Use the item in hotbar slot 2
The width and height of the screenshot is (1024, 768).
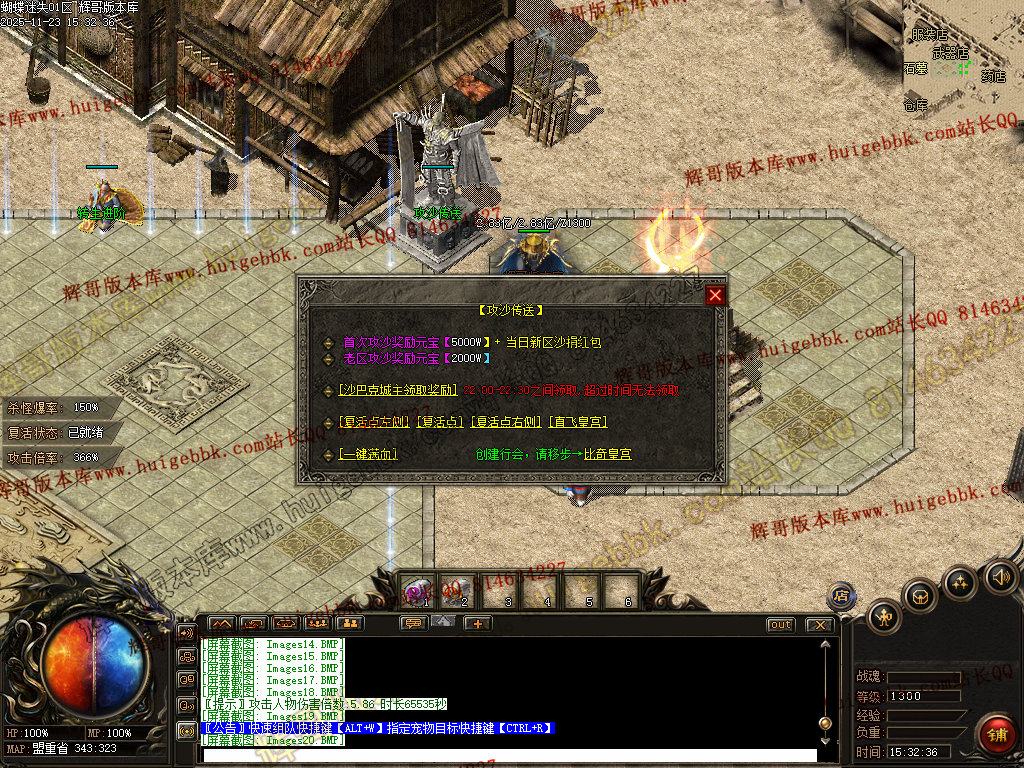pyautogui.click(x=458, y=590)
